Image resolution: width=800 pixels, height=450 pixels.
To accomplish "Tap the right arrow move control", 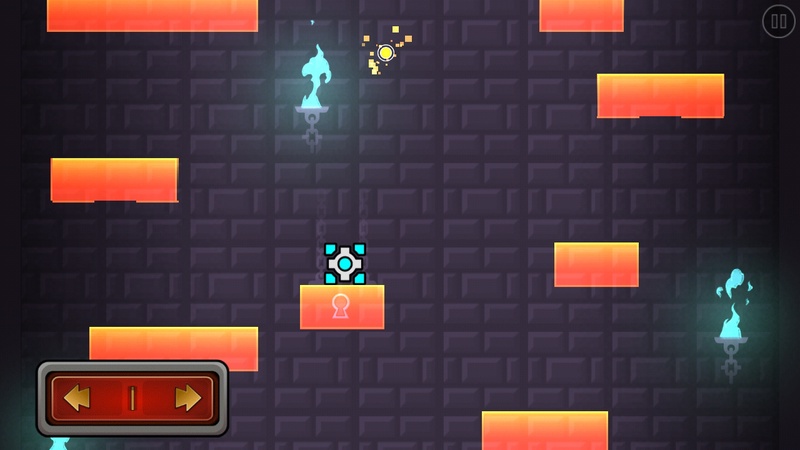I will 187,398.
